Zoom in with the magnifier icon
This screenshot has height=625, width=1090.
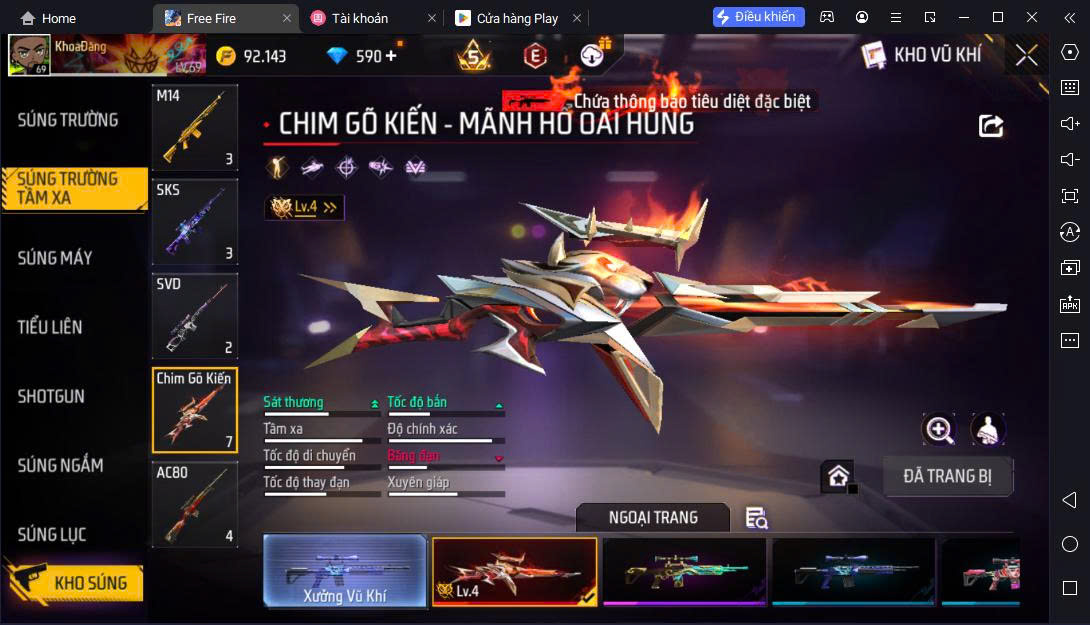pyautogui.click(x=939, y=430)
